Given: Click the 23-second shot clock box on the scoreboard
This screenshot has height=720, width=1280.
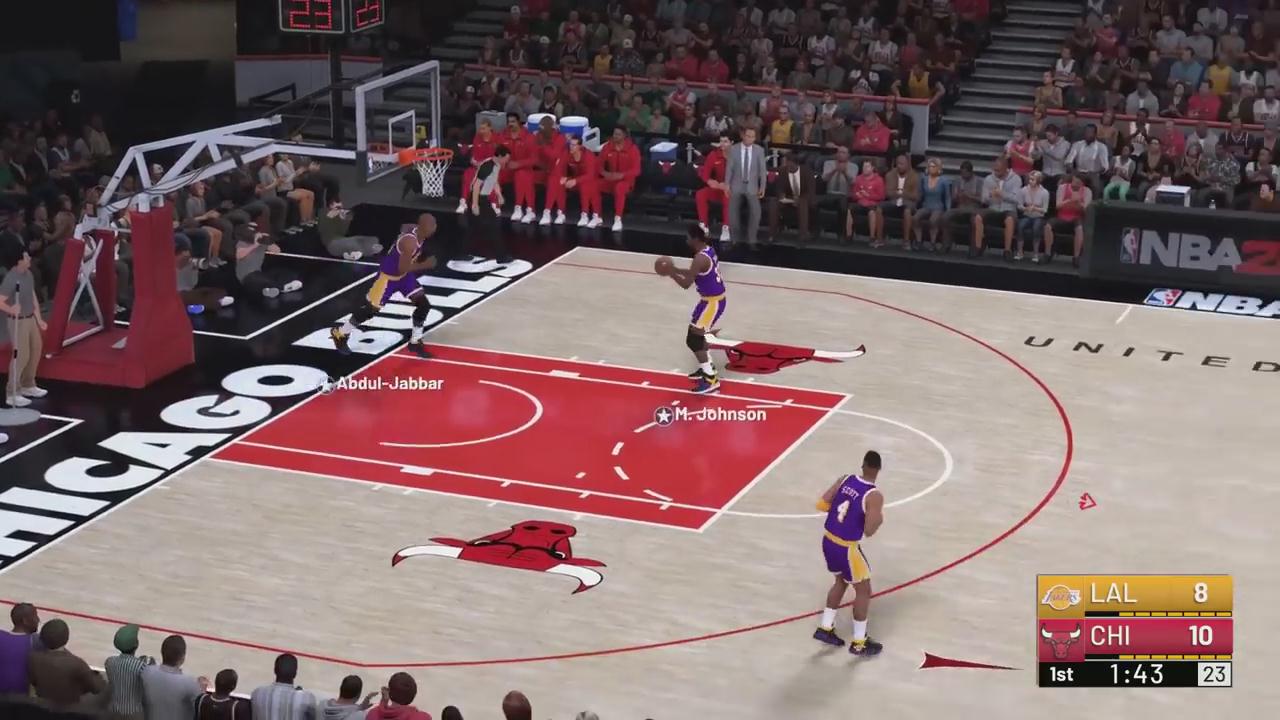Looking at the screenshot, I should [1216, 674].
